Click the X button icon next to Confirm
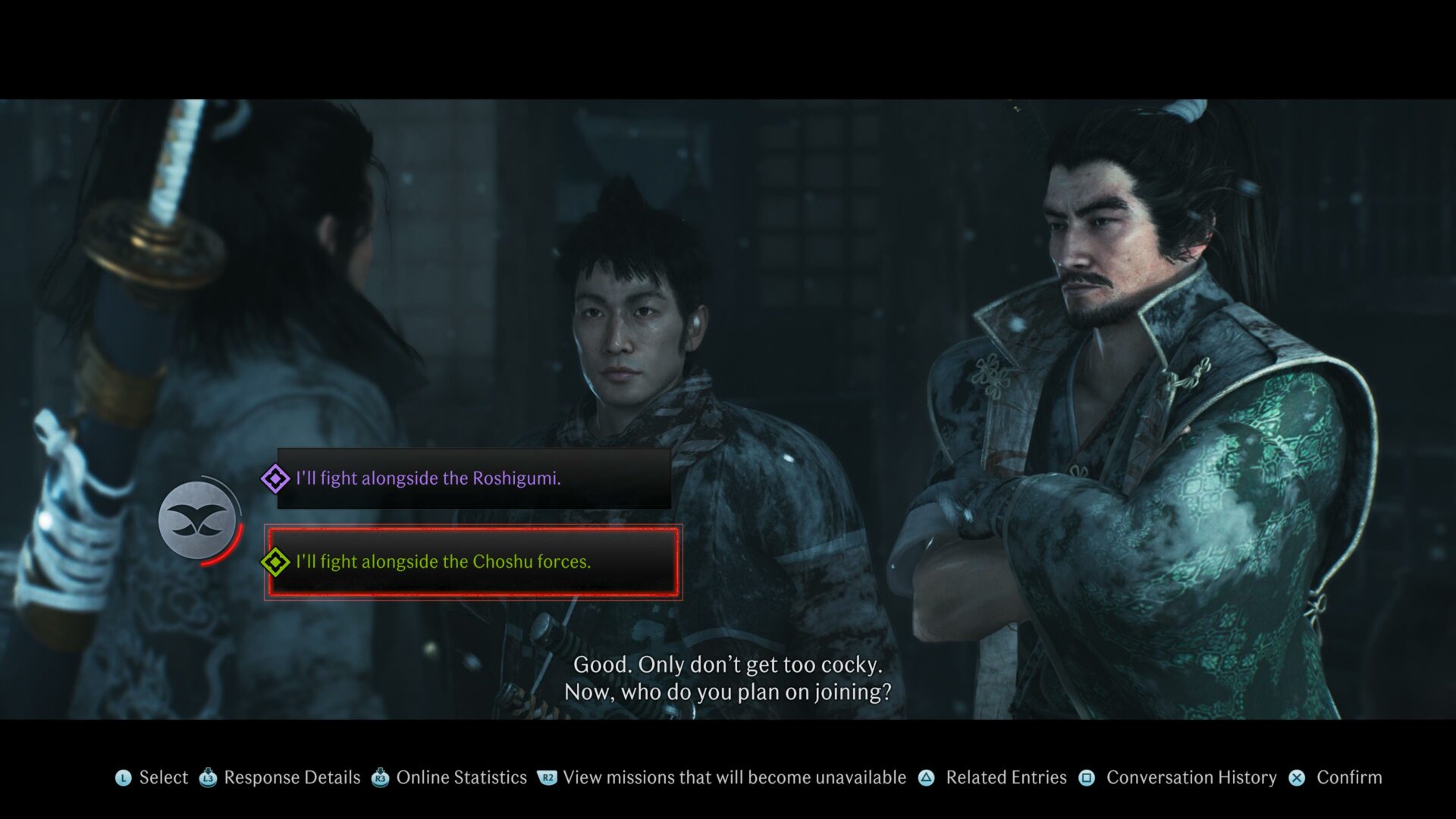This screenshot has height=819, width=1456. point(1294,777)
